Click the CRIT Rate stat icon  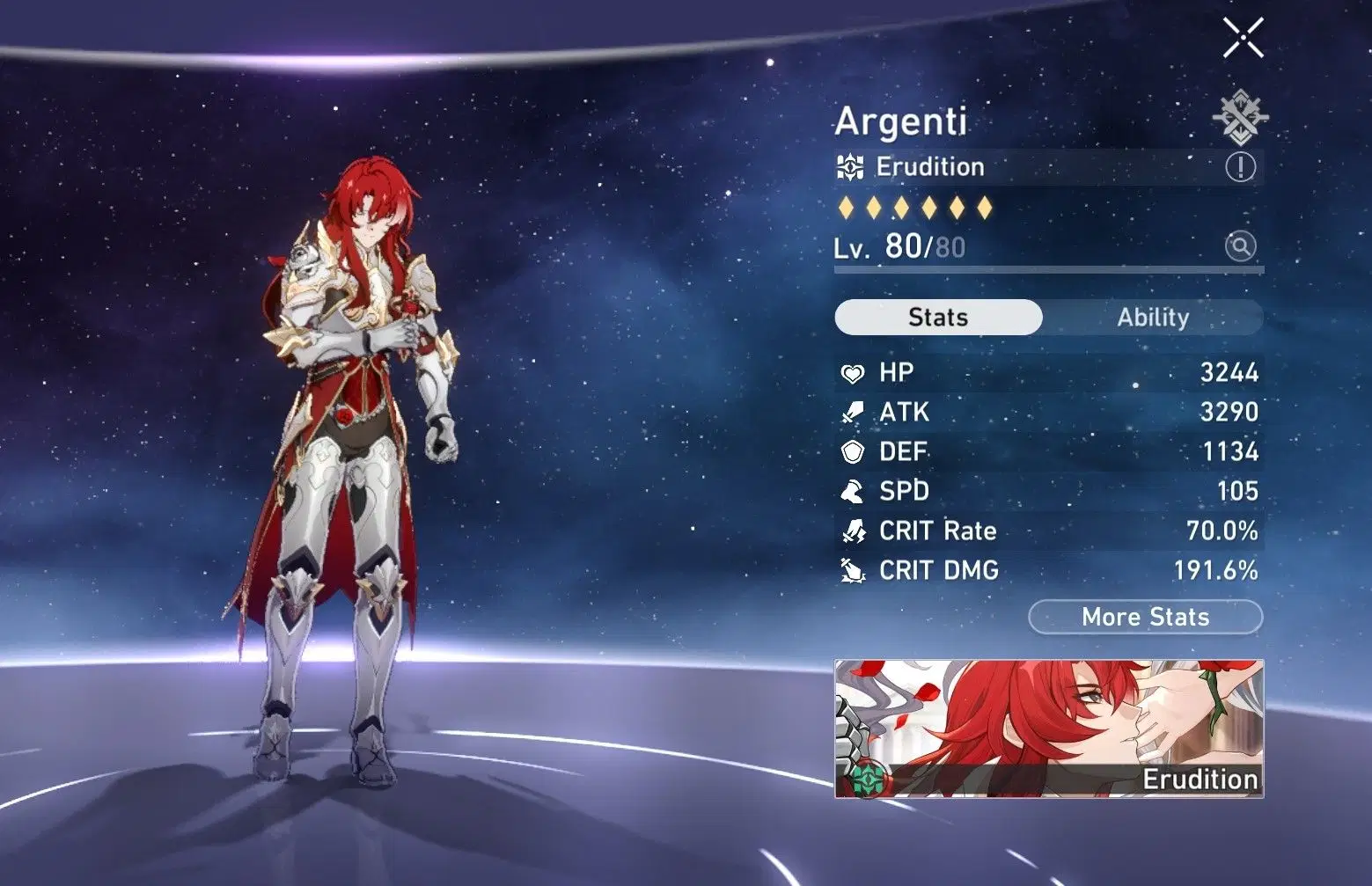click(851, 531)
